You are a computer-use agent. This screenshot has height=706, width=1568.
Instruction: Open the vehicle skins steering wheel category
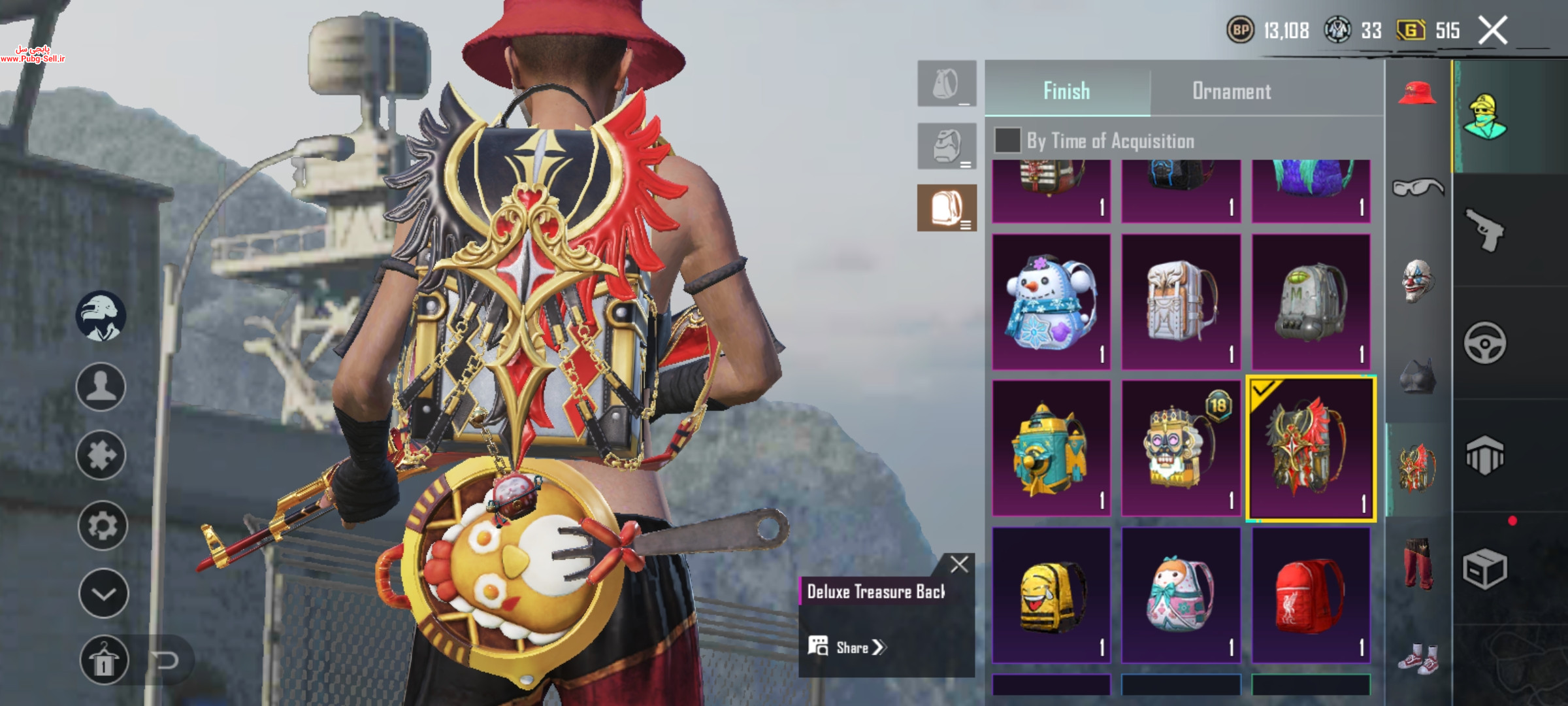[x=1484, y=343]
